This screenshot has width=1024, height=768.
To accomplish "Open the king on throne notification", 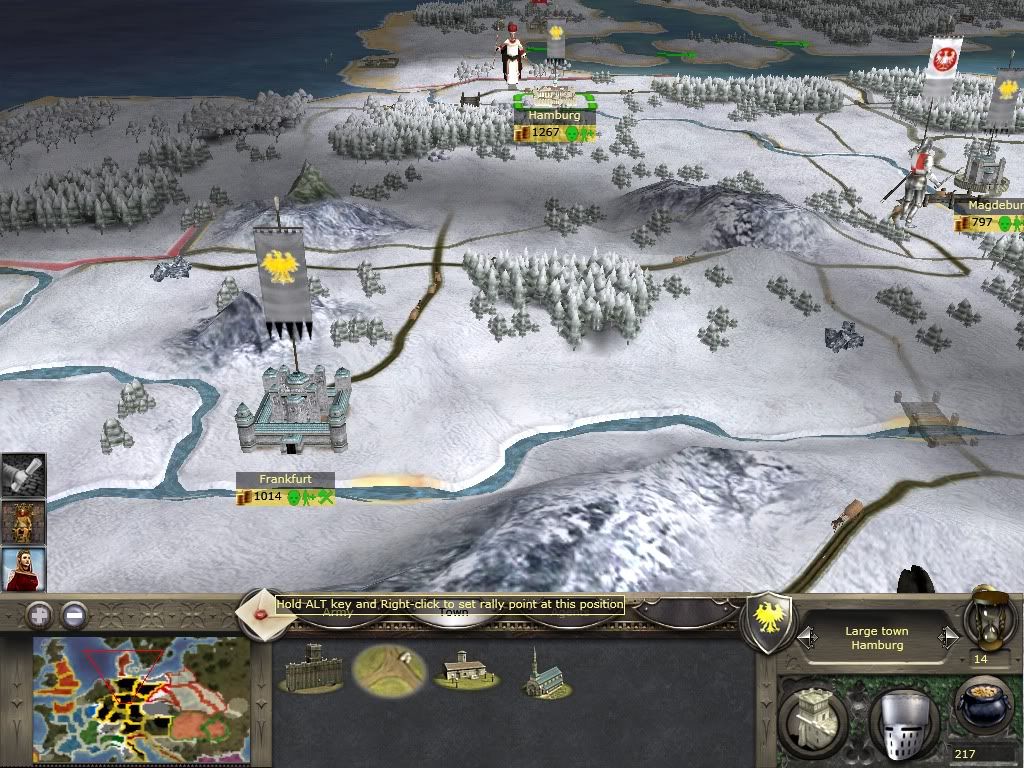I will click(x=22, y=522).
